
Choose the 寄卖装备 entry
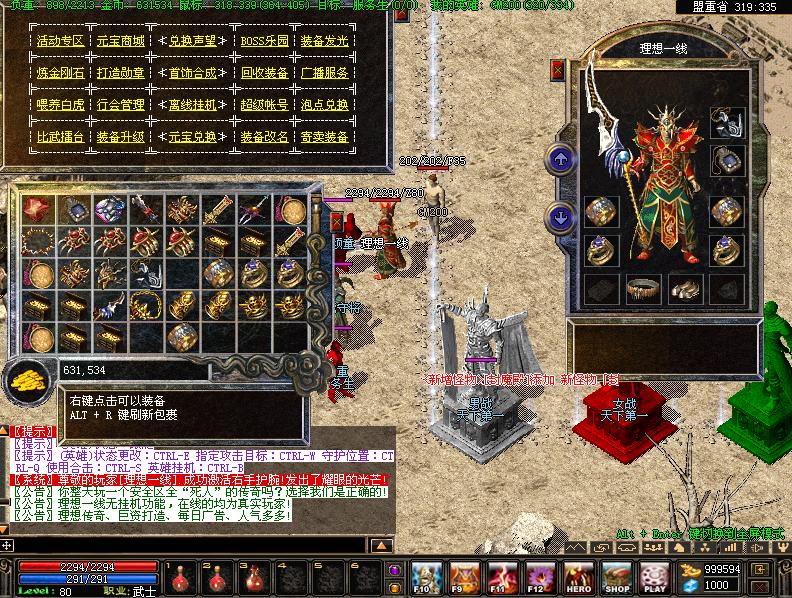[324, 137]
